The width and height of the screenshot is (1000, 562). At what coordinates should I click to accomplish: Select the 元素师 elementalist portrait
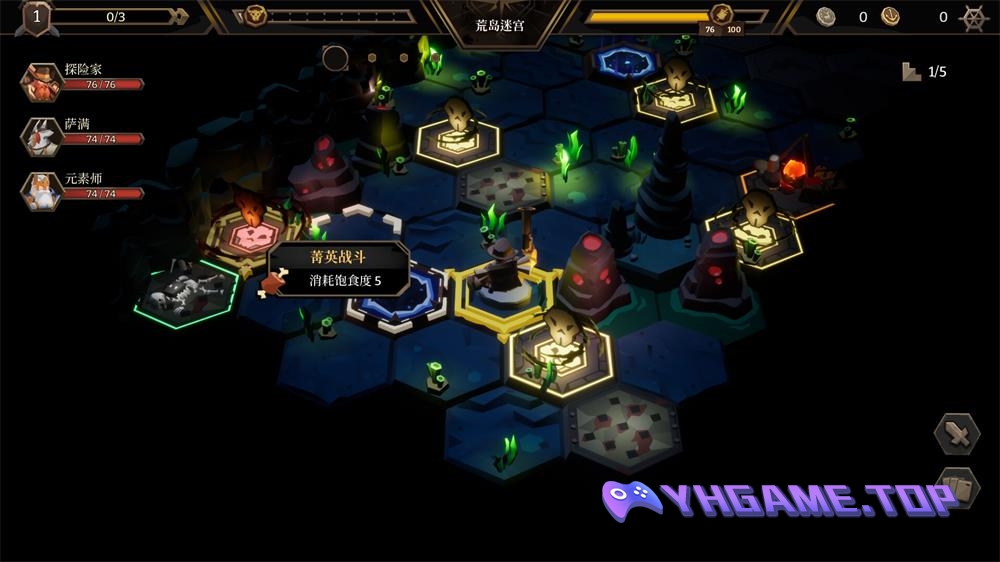[41, 190]
